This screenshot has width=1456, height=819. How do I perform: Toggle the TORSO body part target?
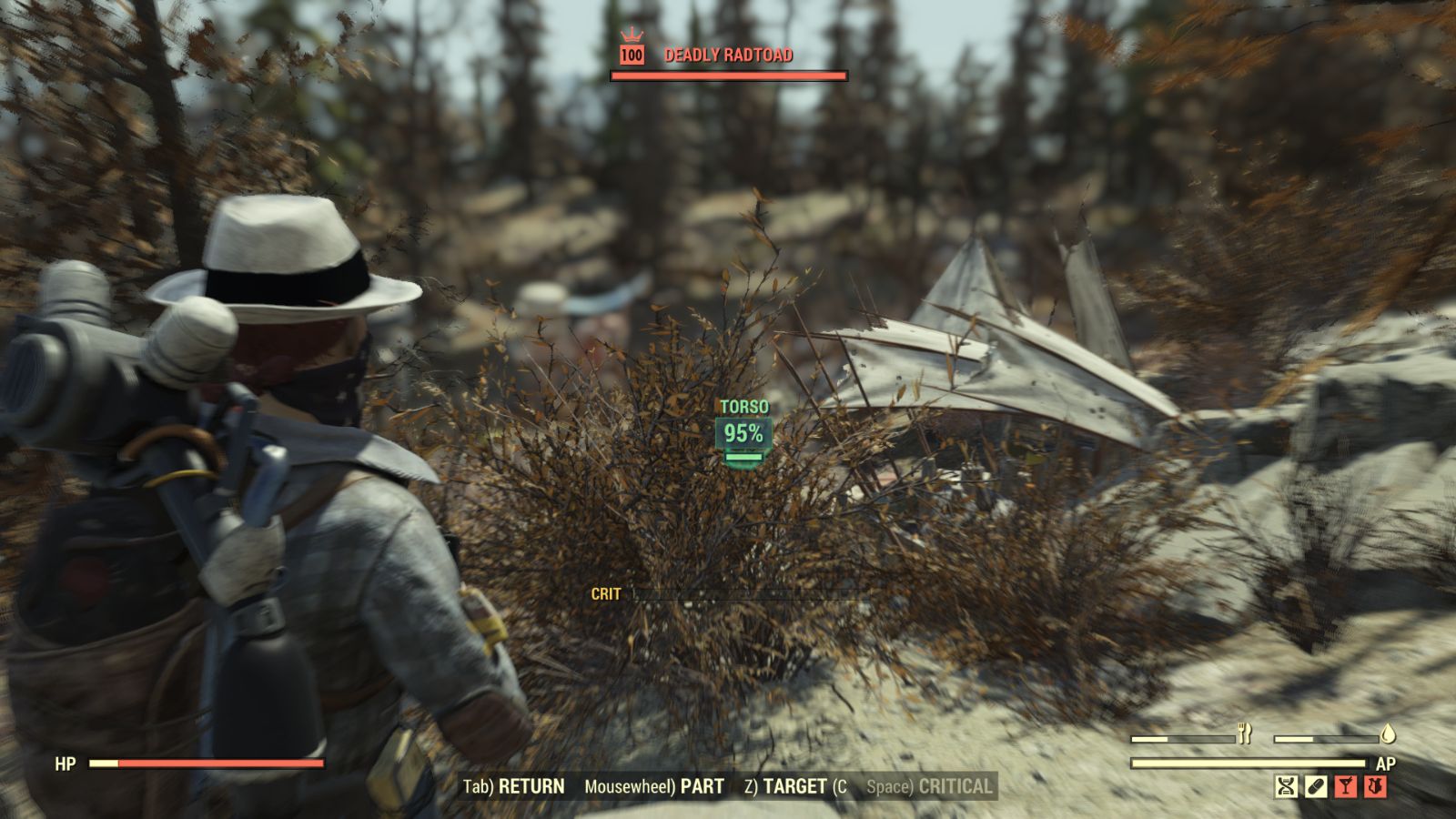[x=743, y=407]
